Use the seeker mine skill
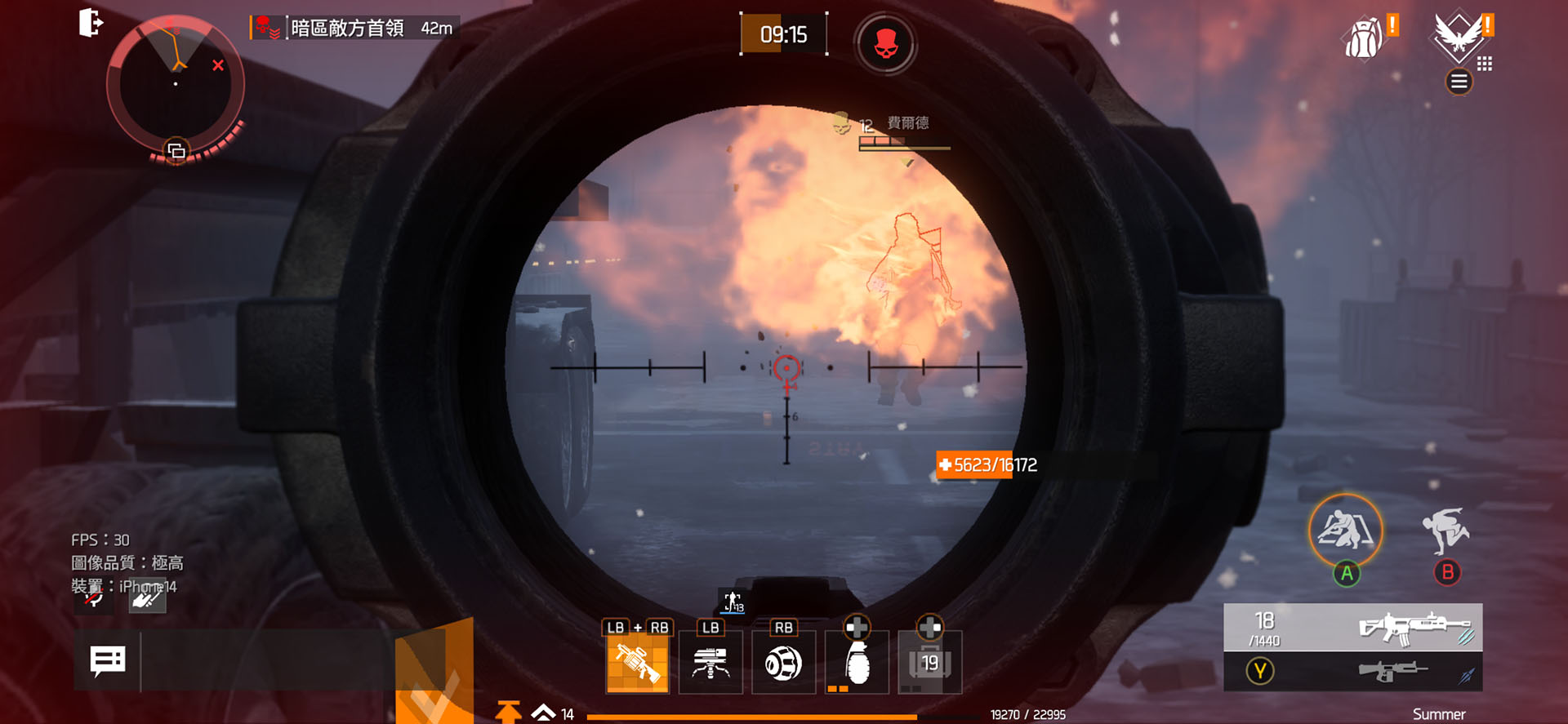 tap(783, 663)
